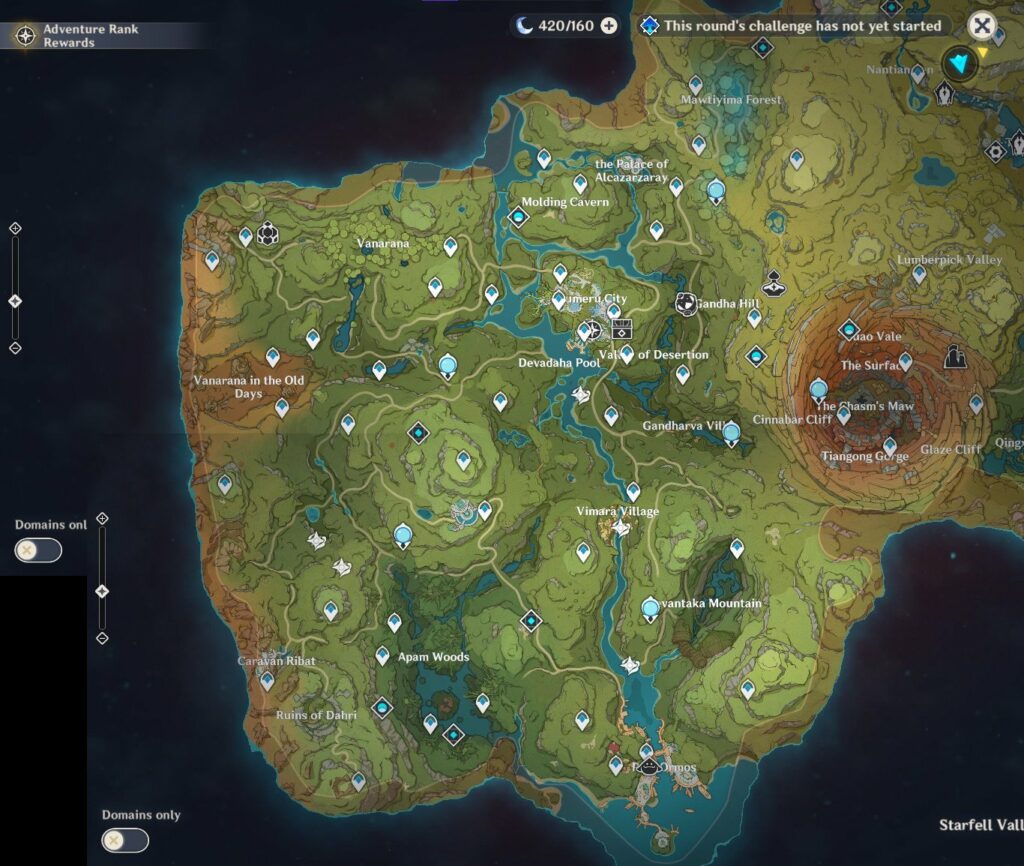Select the Statue of the Seven at The Chasm's Maw
The width and height of the screenshot is (1024, 866).
coord(819,389)
